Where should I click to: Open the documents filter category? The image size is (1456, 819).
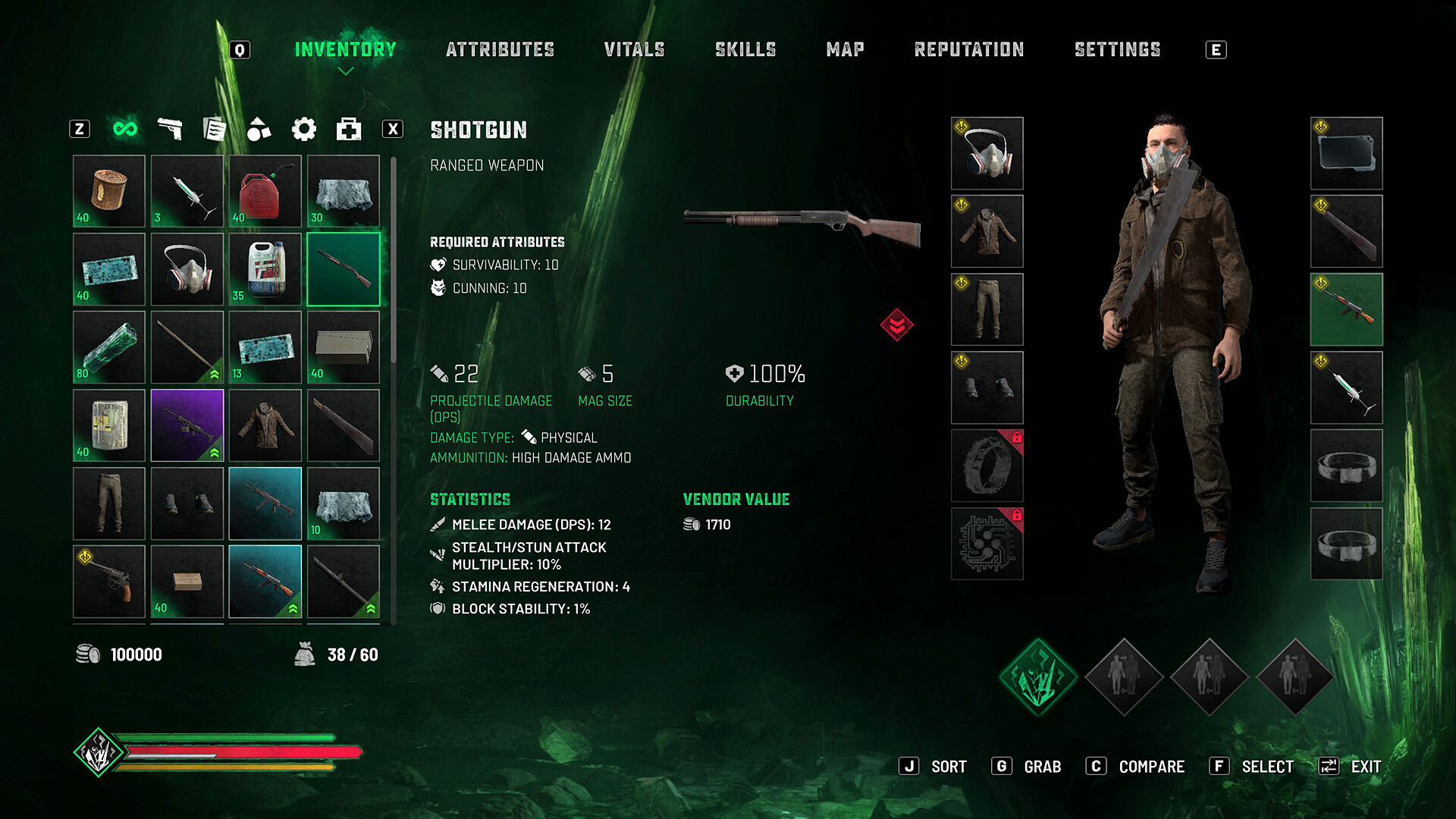click(x=215, y=129)
